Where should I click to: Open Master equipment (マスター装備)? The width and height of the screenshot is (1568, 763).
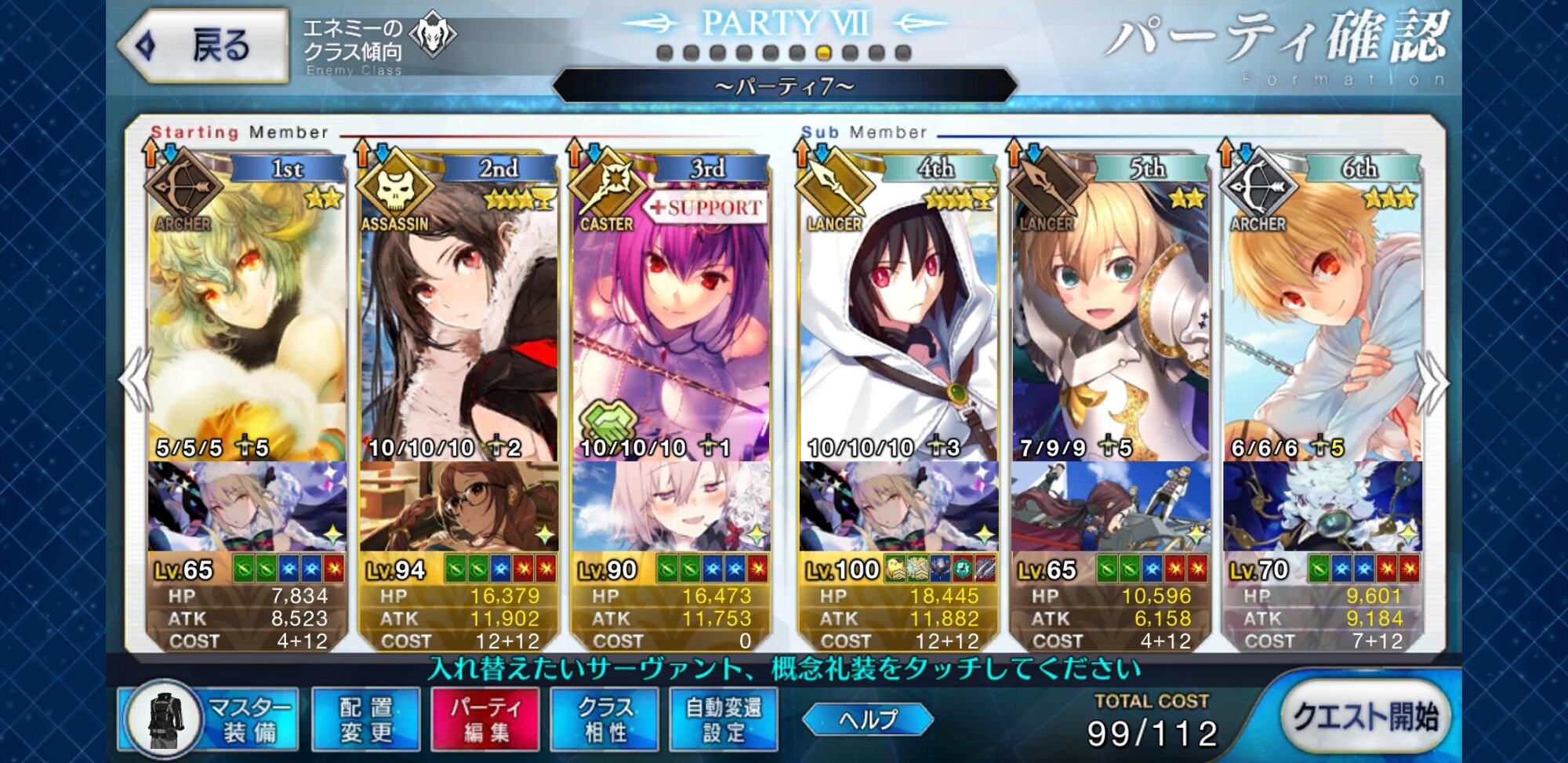210,719
